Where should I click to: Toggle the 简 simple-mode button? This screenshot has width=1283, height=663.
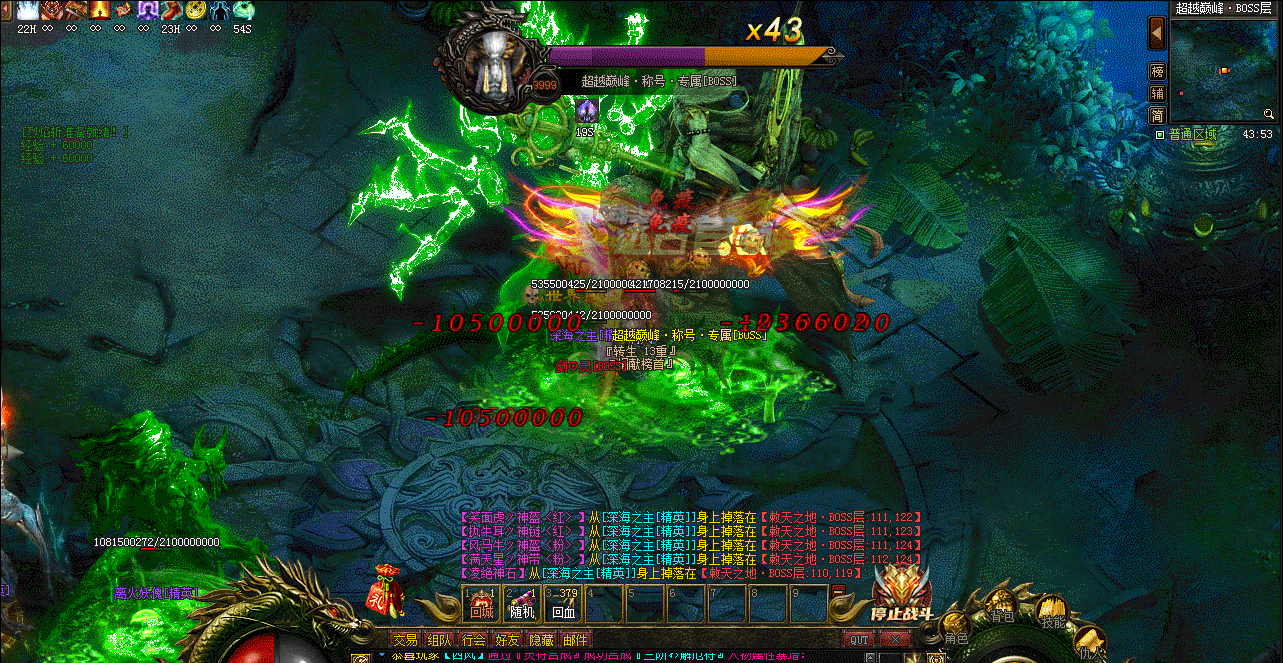(1157, 114)
